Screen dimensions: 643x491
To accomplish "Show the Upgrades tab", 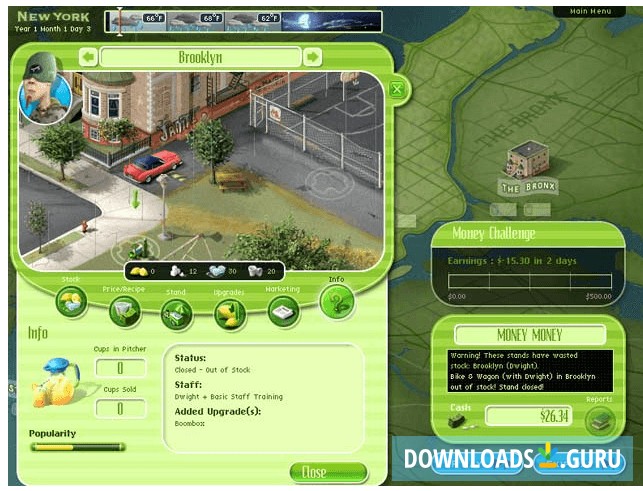I will (x=230, y=314).
